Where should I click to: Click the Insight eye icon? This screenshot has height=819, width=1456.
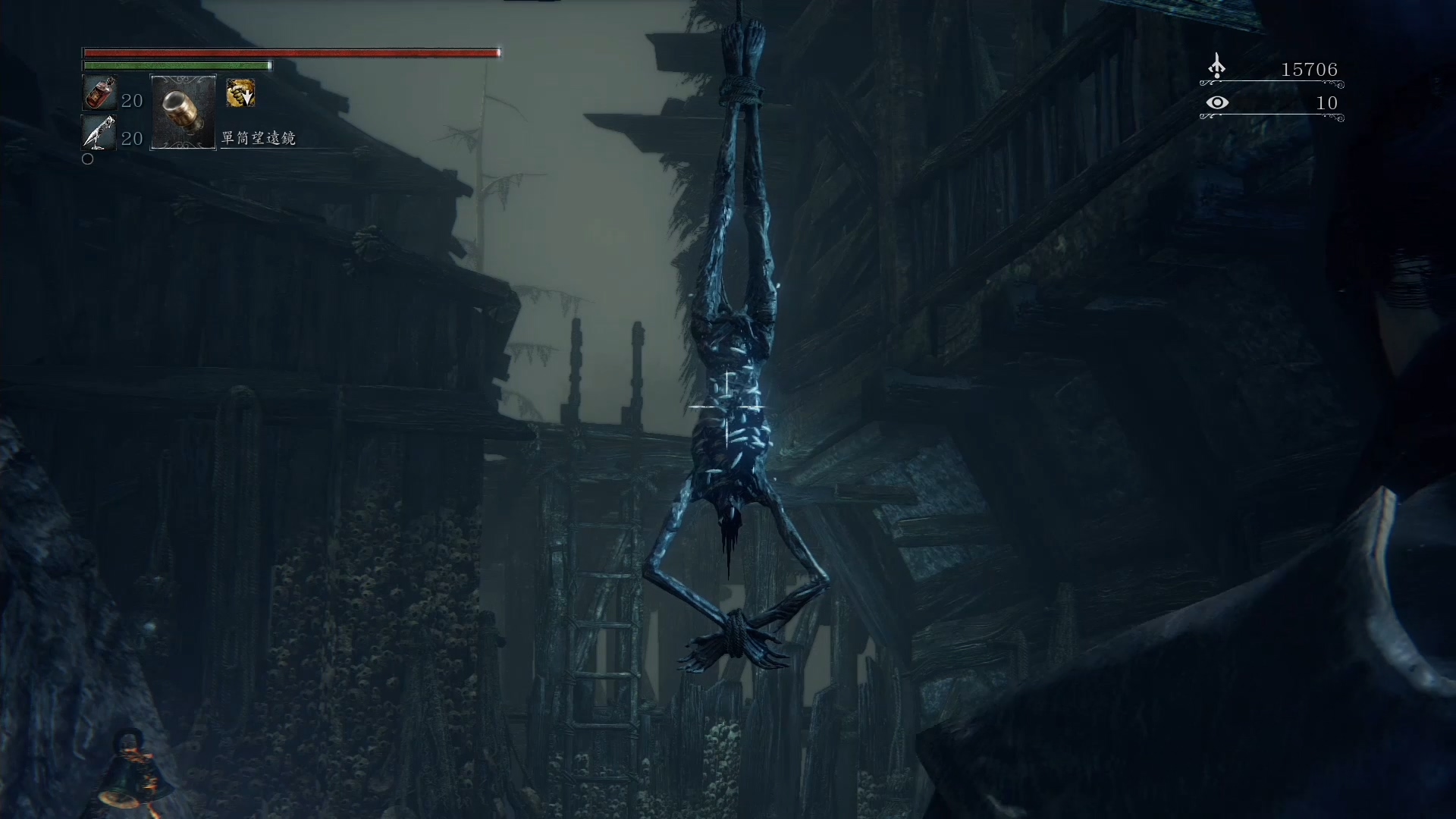pos(1217,102)
